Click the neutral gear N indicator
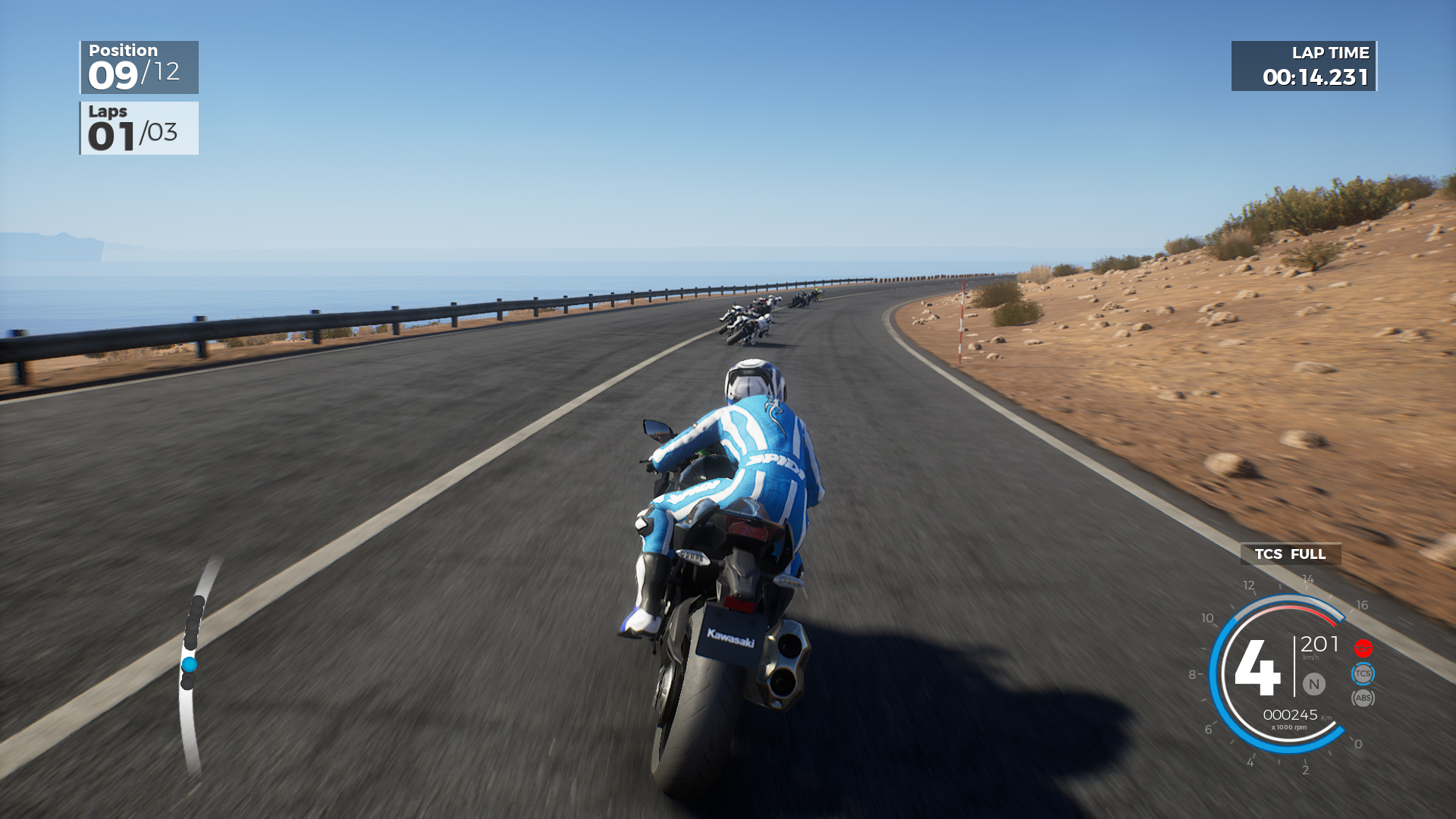 [x=1313, y=682]
